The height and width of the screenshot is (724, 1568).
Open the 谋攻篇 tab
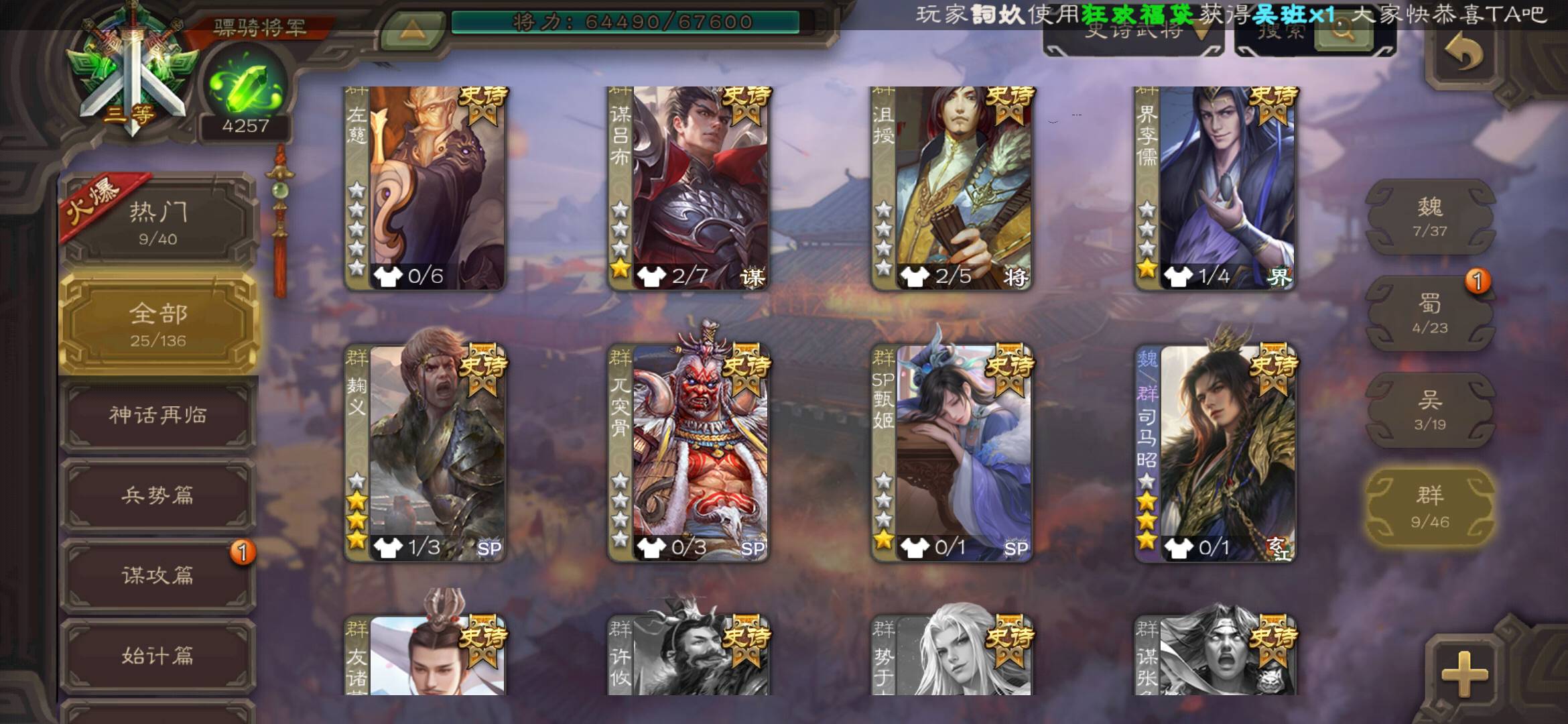[158, 575]
